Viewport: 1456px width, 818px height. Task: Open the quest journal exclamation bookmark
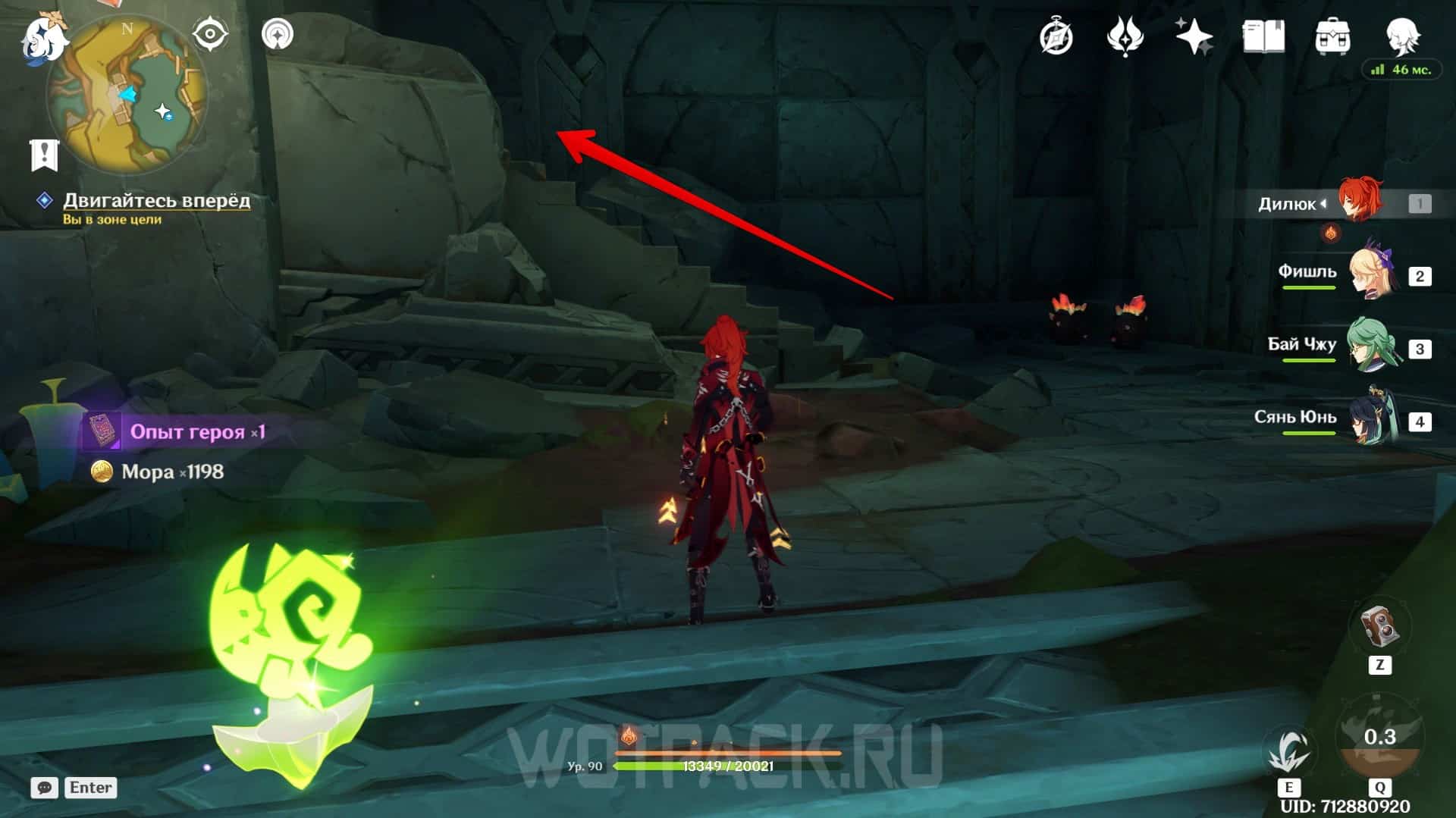coord(44,155)
